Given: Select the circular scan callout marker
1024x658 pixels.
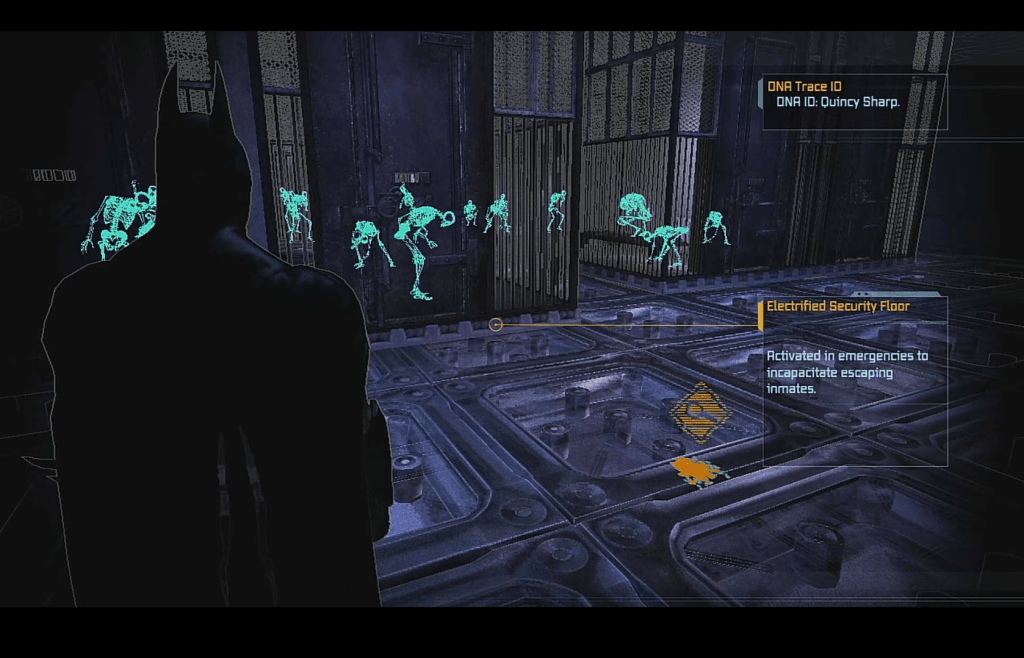Looking at the screenshot, I should tap(496, 324).
